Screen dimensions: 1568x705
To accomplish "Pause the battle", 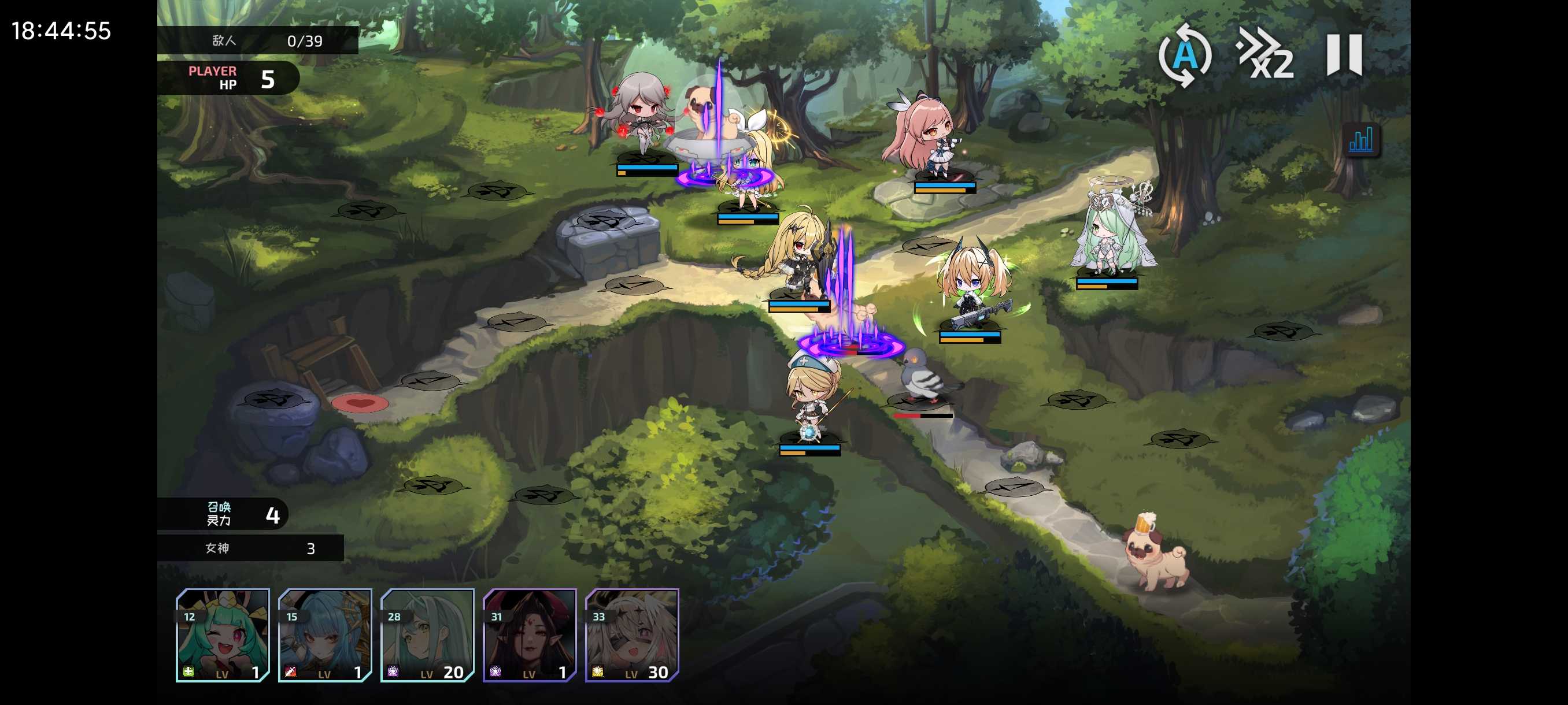I will tap(1344, 55).
